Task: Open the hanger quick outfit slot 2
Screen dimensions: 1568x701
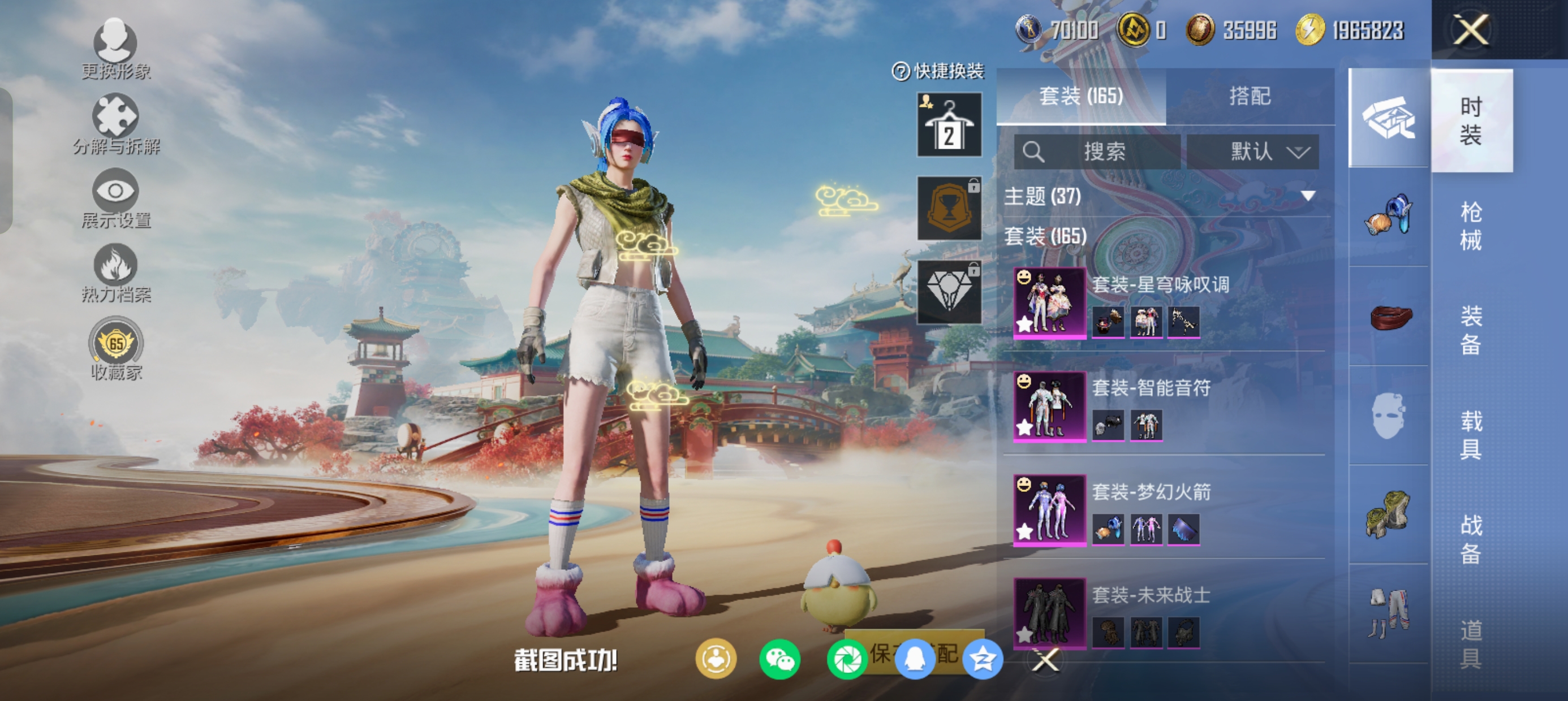Action: 949,125
